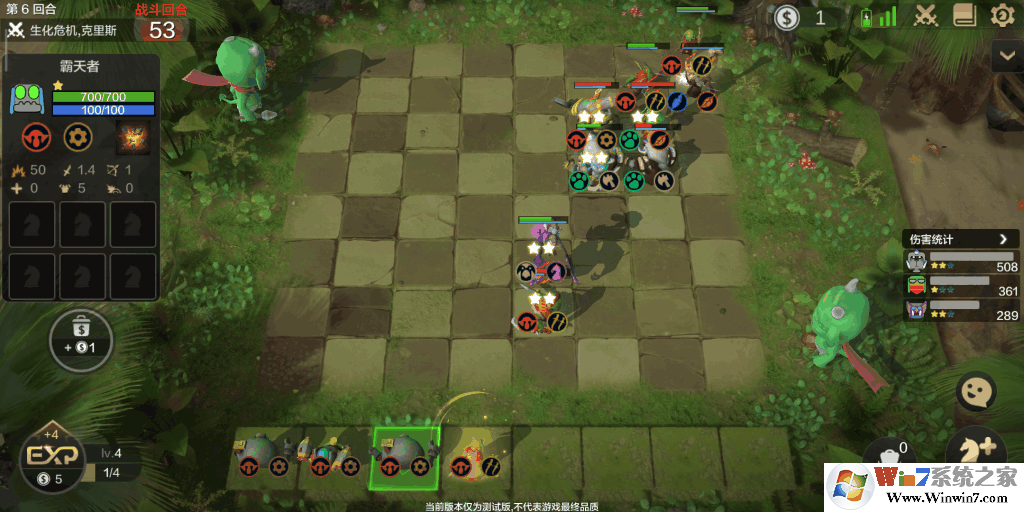Tap the crossed swords battle icon
1024x512 pixels.
pyautogui.click(x=927, y=16)
